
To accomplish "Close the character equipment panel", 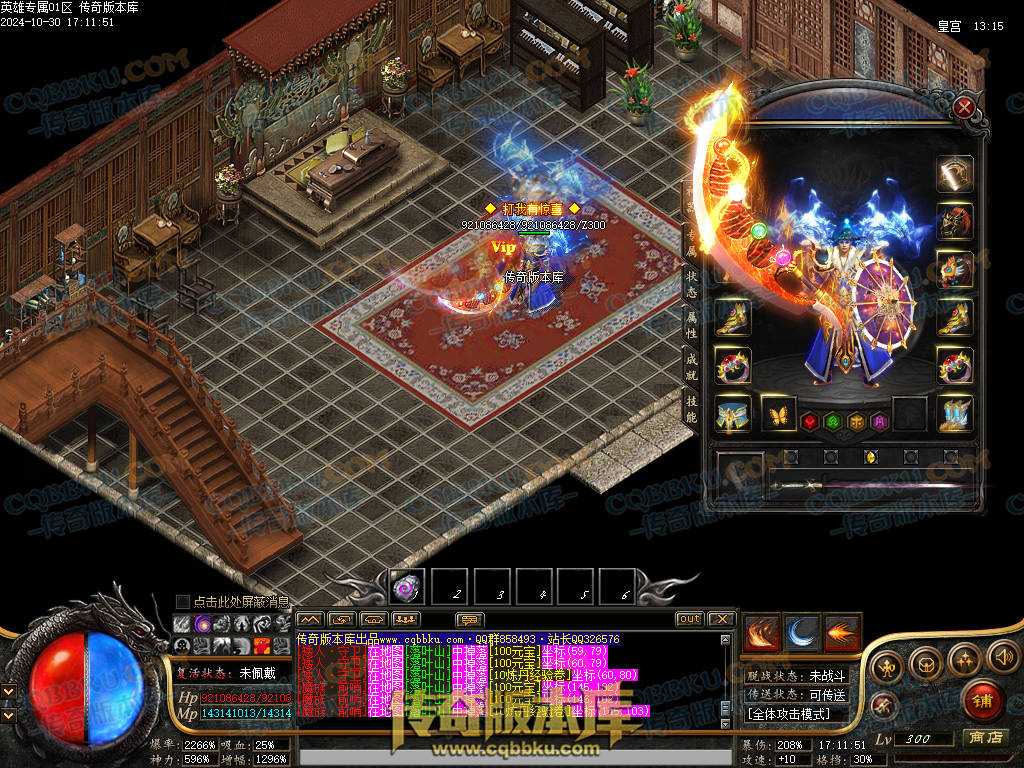I will pos(964,107).
